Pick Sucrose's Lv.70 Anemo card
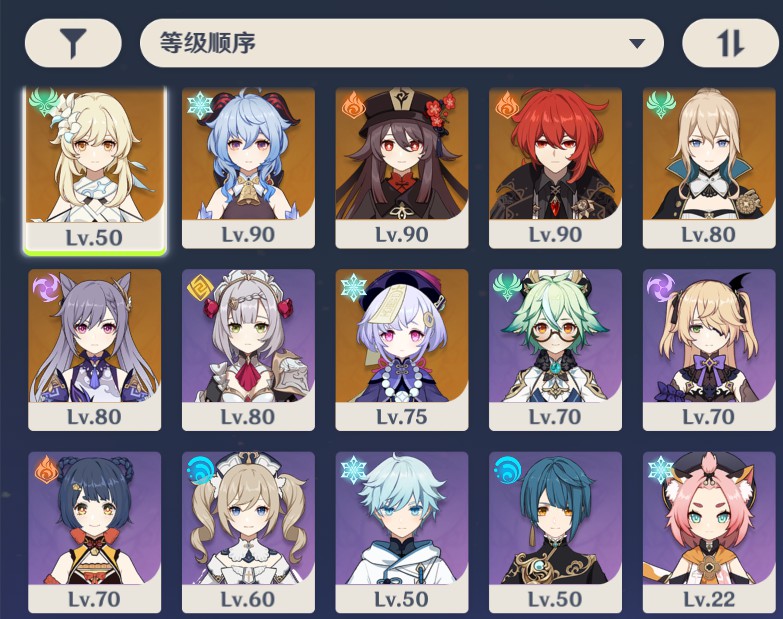783x619 pixels. point(555,348)
